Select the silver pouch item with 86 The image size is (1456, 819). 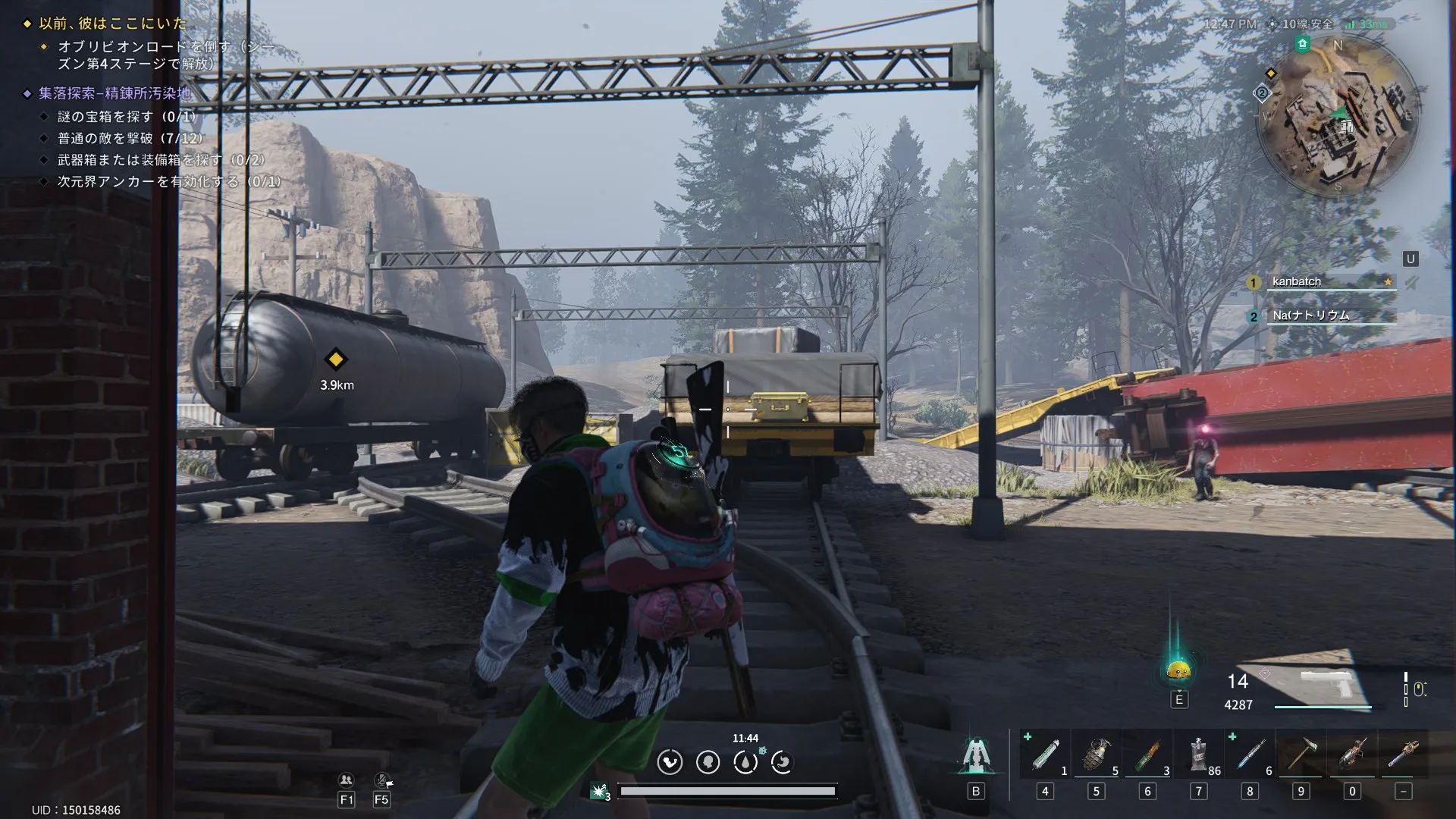1199,755
